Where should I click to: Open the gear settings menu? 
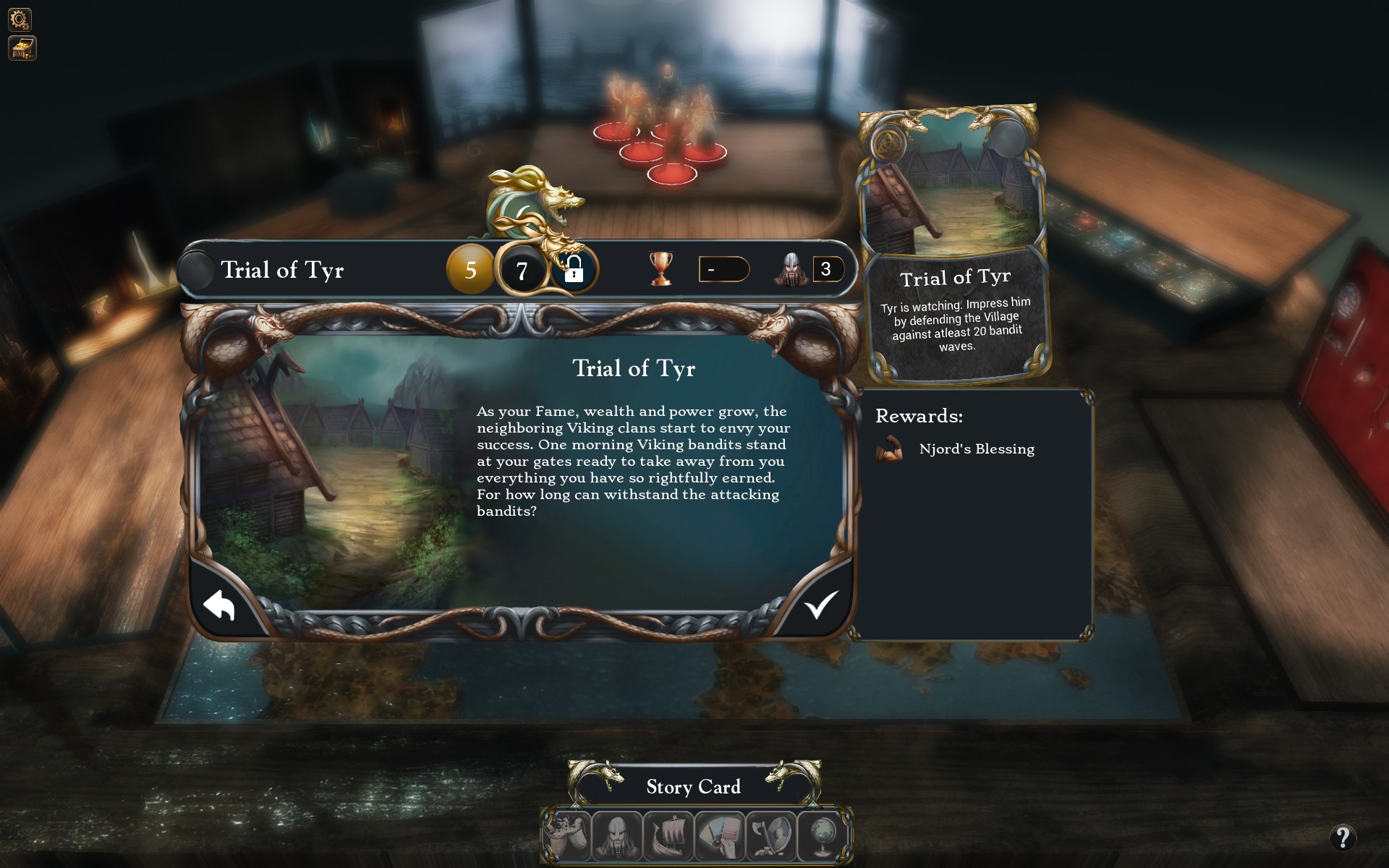[x=20, y=19]
